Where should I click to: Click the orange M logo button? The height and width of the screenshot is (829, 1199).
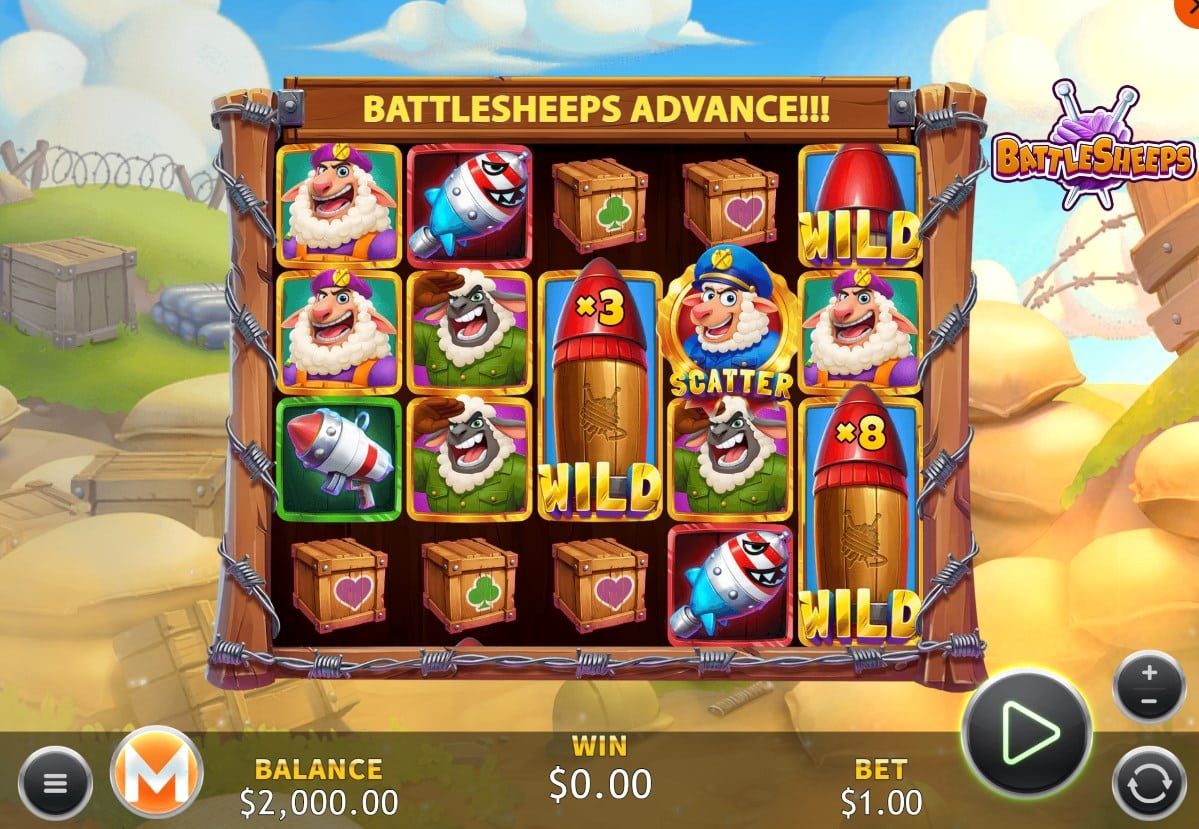tap(156, 772)
